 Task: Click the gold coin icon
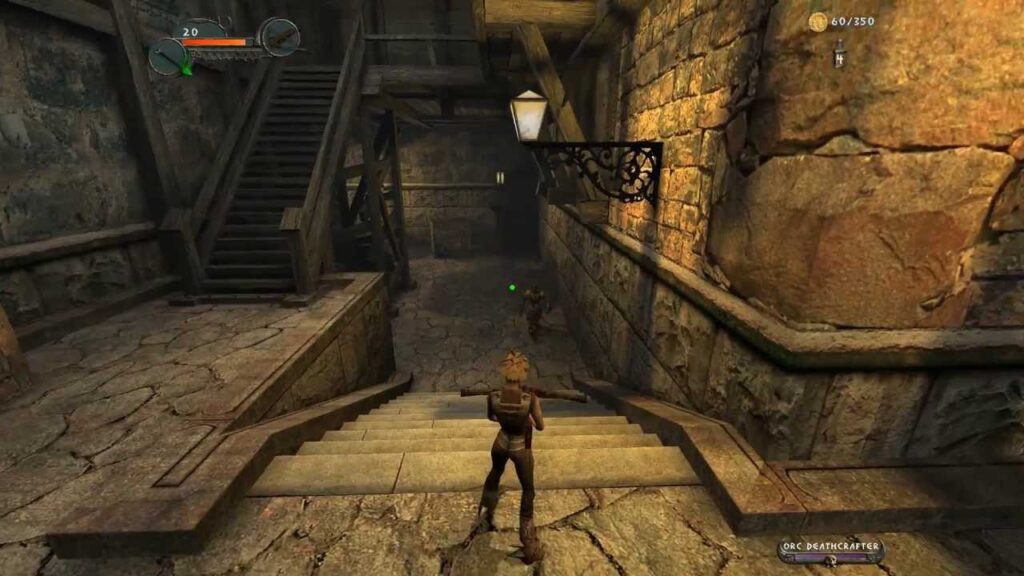818,21
